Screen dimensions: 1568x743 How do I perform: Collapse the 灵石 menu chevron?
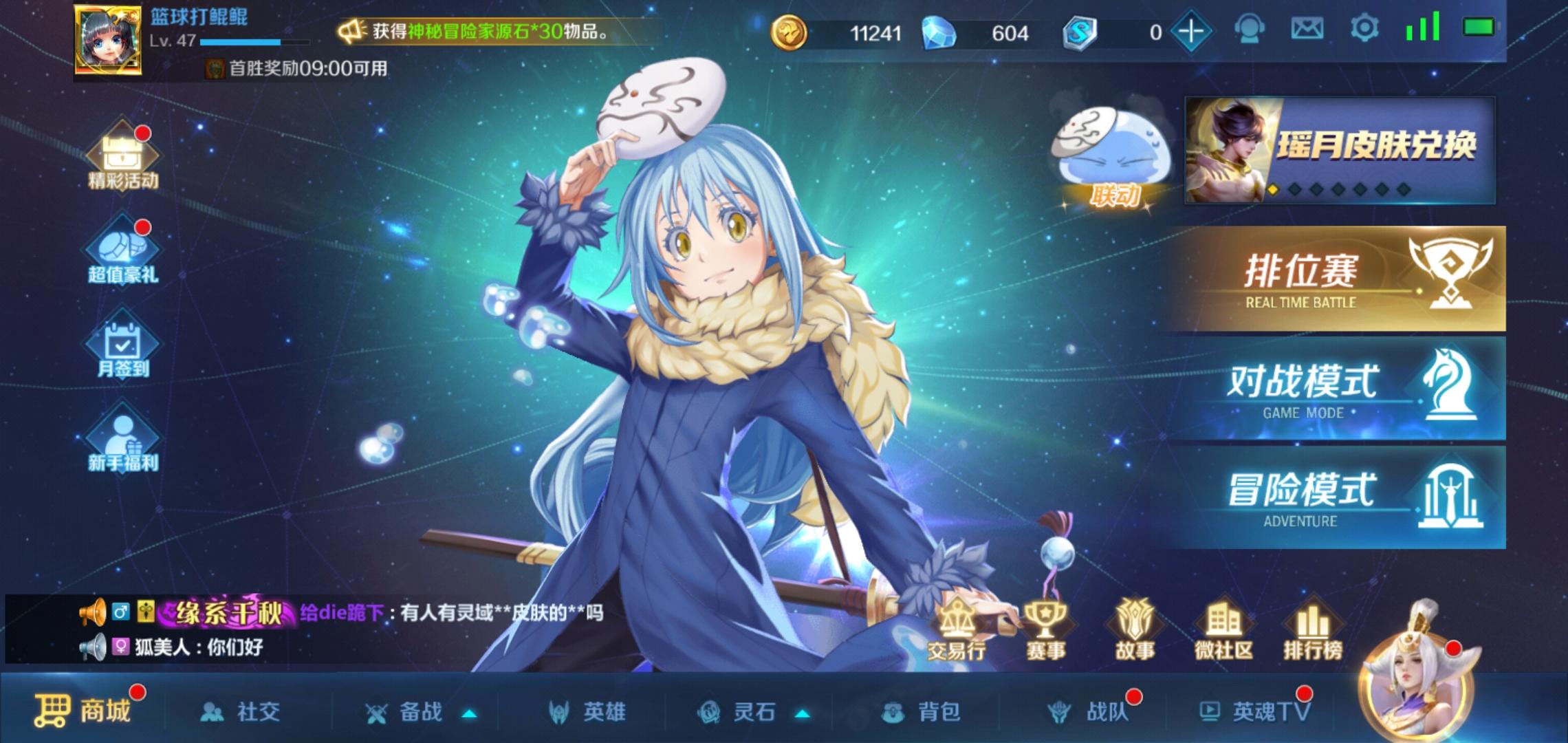click(x=803, y=714)
